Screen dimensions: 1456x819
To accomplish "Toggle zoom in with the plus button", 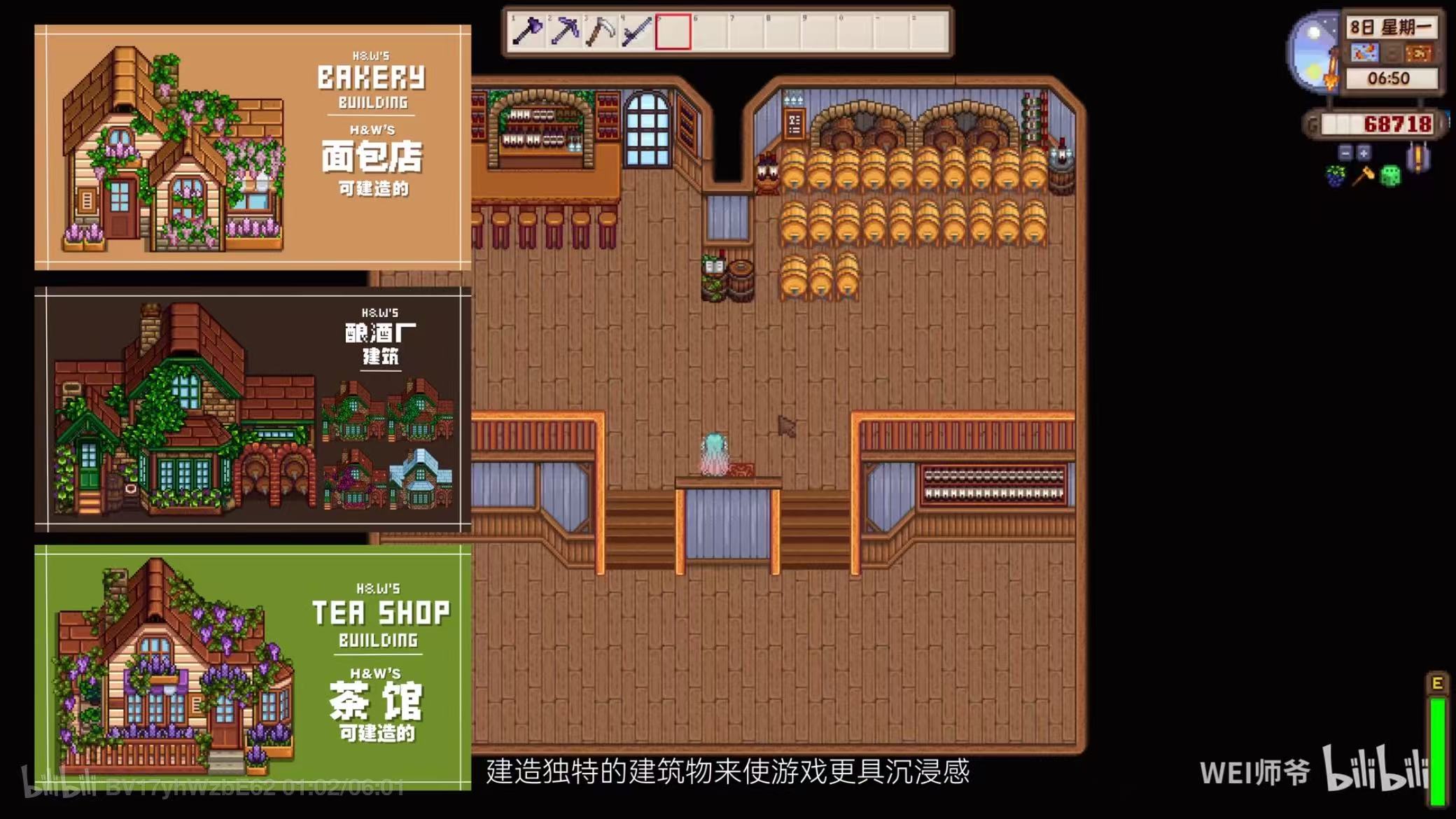I will tap(1364, 153).
